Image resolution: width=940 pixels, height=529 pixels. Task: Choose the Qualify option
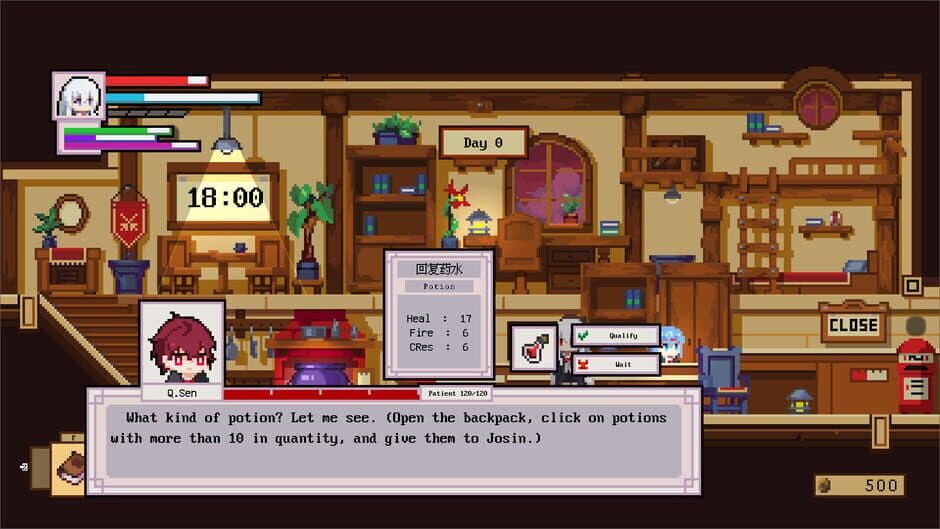point(615,336)
